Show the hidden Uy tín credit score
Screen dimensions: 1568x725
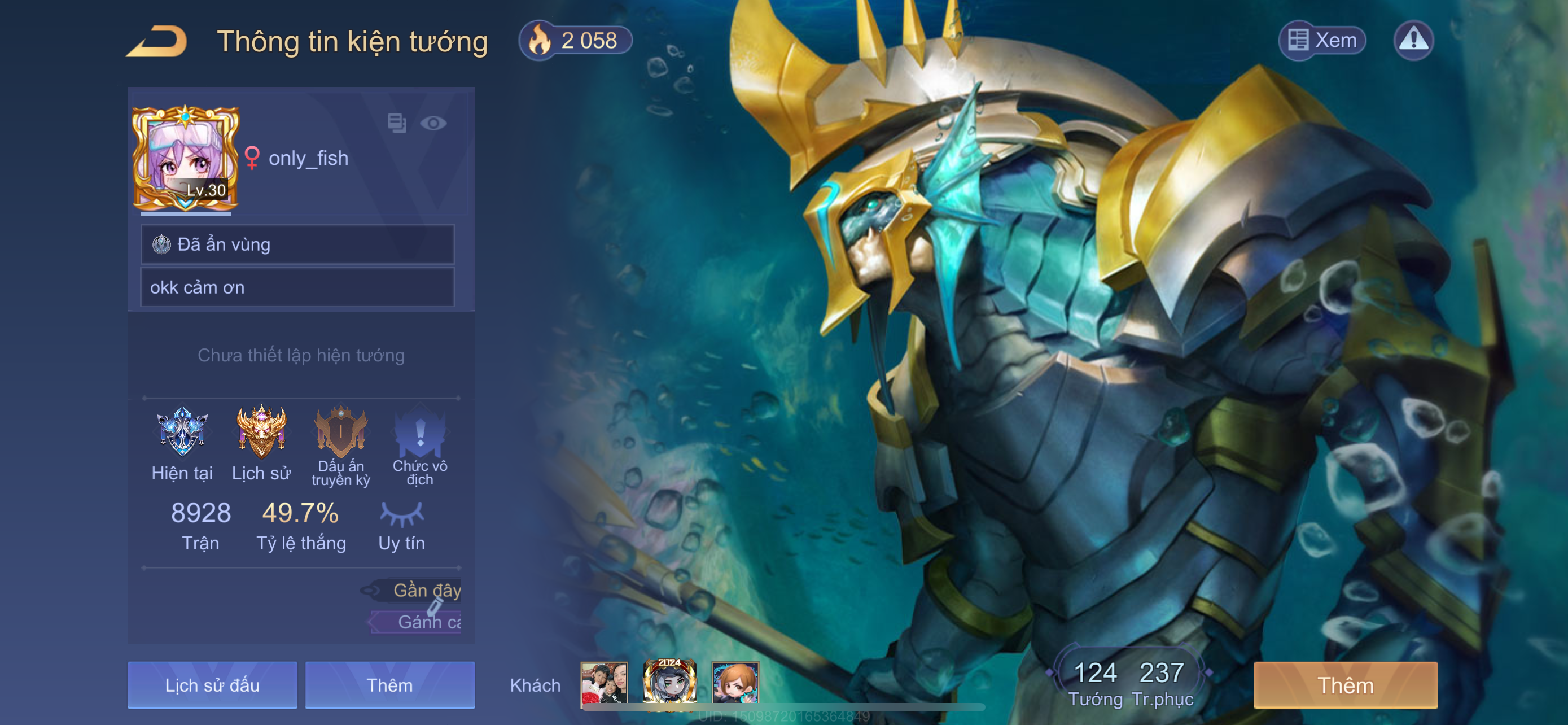click(401, 514)
